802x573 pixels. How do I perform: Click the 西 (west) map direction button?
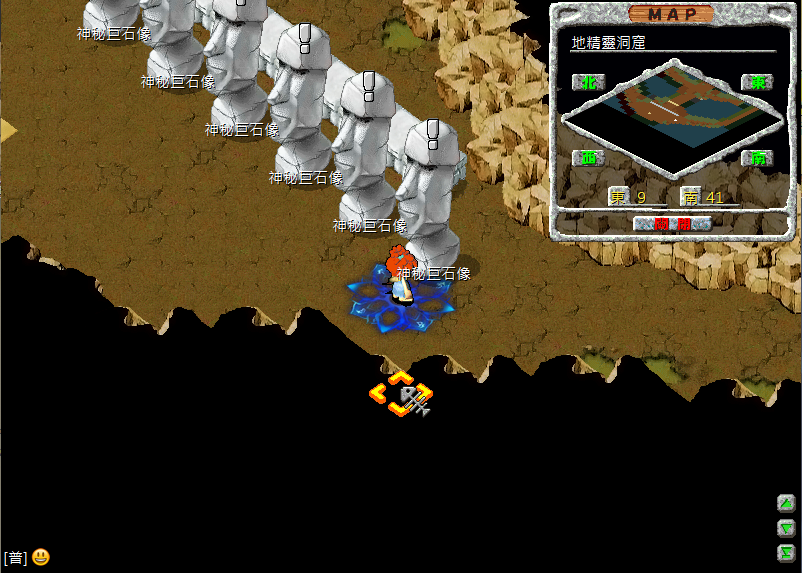pyautogui.click(x=587, y=158)
